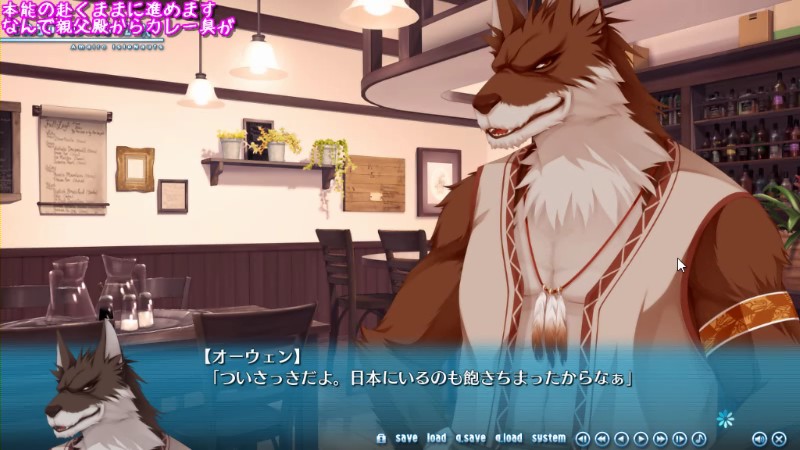The height and width of the screenshot is (450, 800).
Task: Toggle the speaker sound button
Action: click(759, 438)
